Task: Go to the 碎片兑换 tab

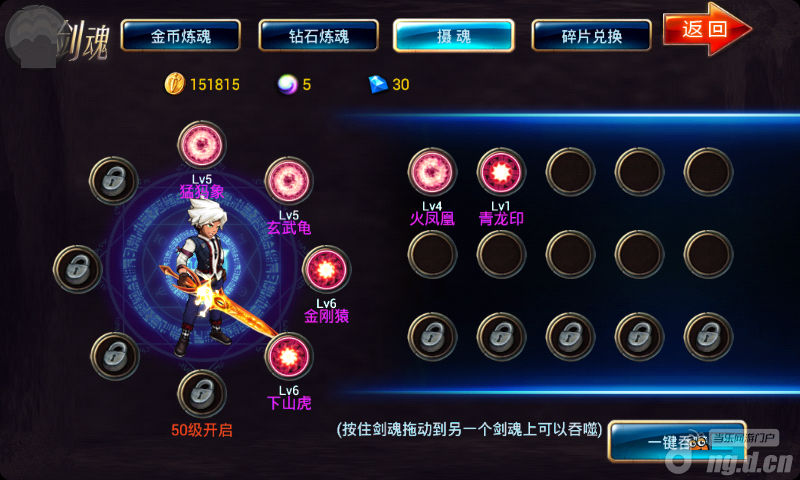Action: pyautogui.click(x=592, y=36)
